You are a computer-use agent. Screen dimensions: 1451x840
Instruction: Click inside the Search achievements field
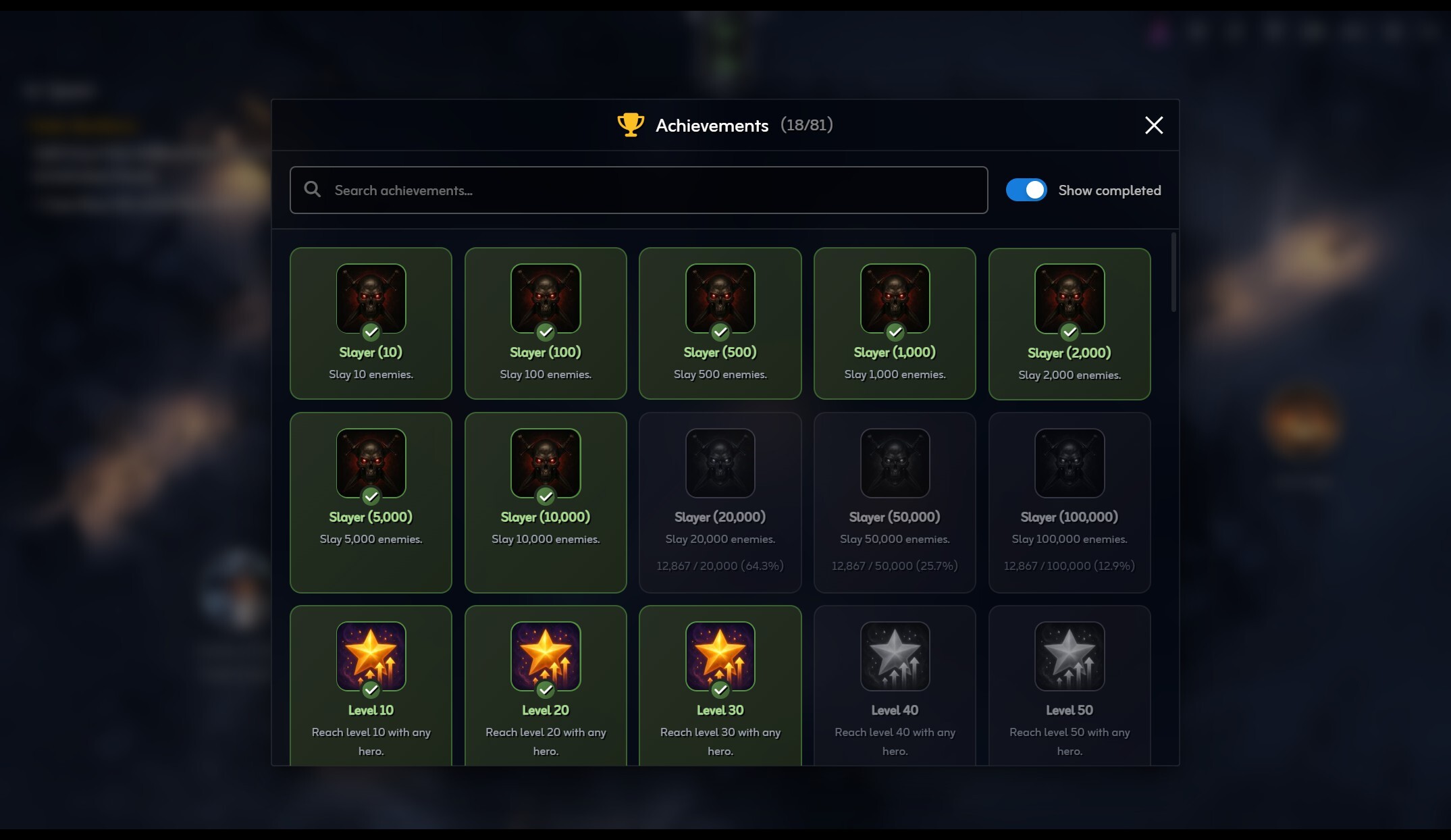tap(608, 190)
